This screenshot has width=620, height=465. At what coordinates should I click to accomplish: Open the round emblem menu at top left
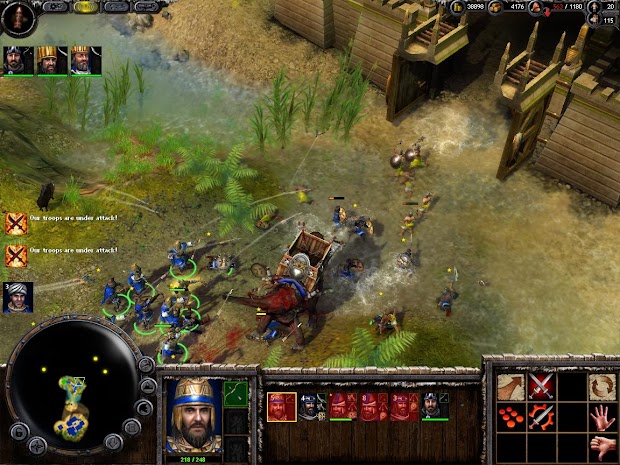[18, 17]
